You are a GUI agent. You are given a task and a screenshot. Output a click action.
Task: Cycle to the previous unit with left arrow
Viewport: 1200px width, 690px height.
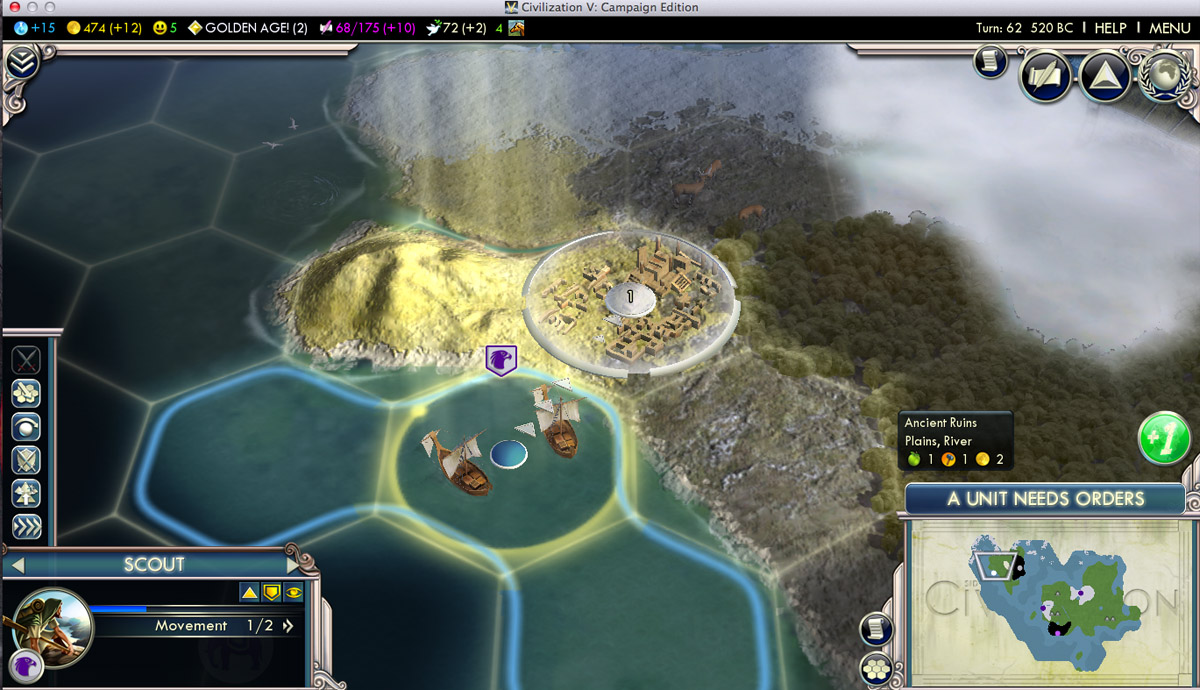pyautogui.click(x=15, y=565)
